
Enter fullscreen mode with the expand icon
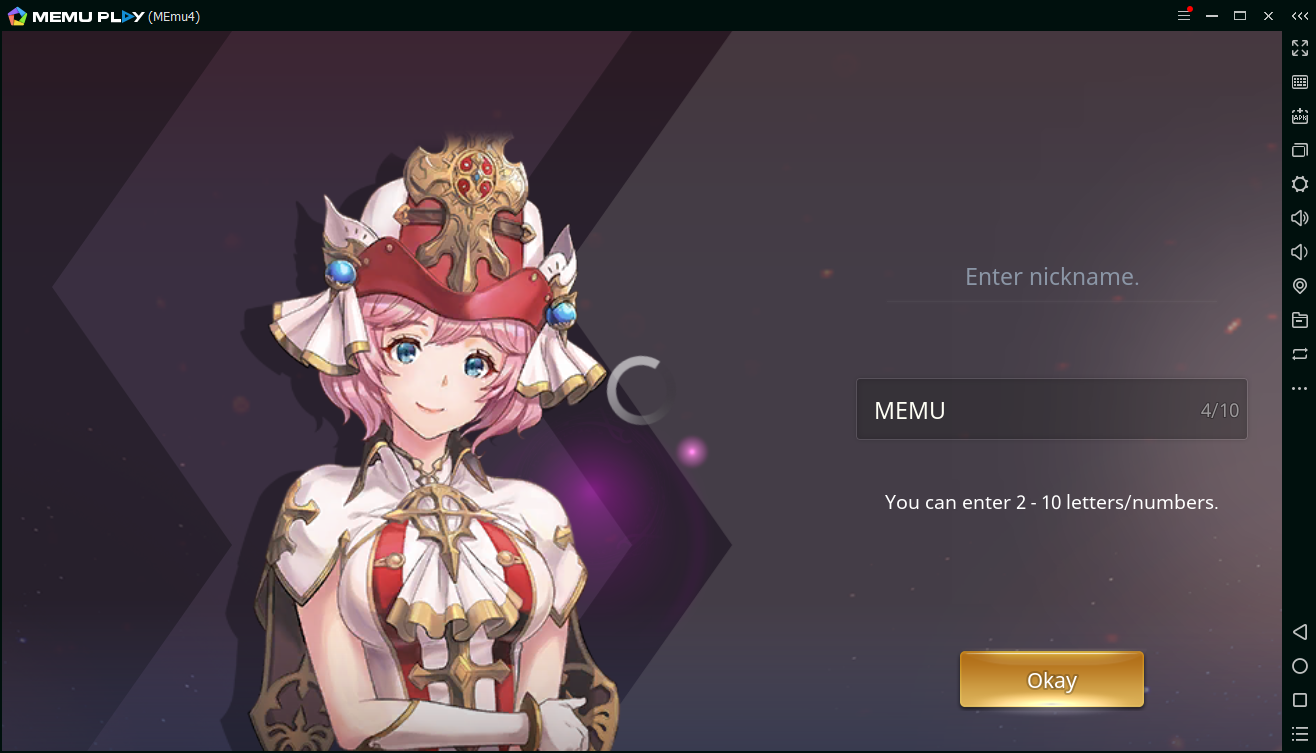(1299, 47)
